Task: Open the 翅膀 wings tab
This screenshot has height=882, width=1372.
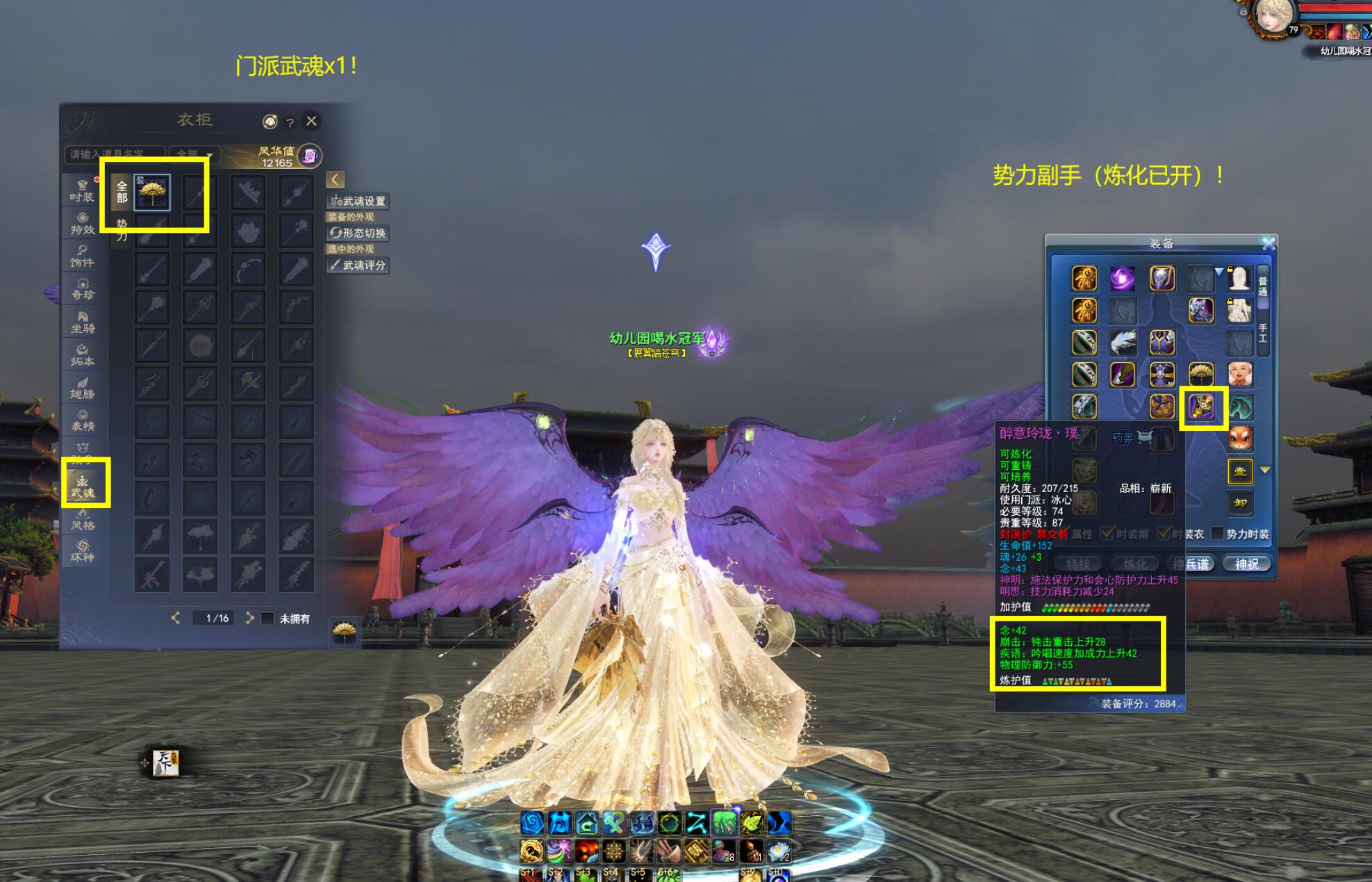Action: (82, 388)
